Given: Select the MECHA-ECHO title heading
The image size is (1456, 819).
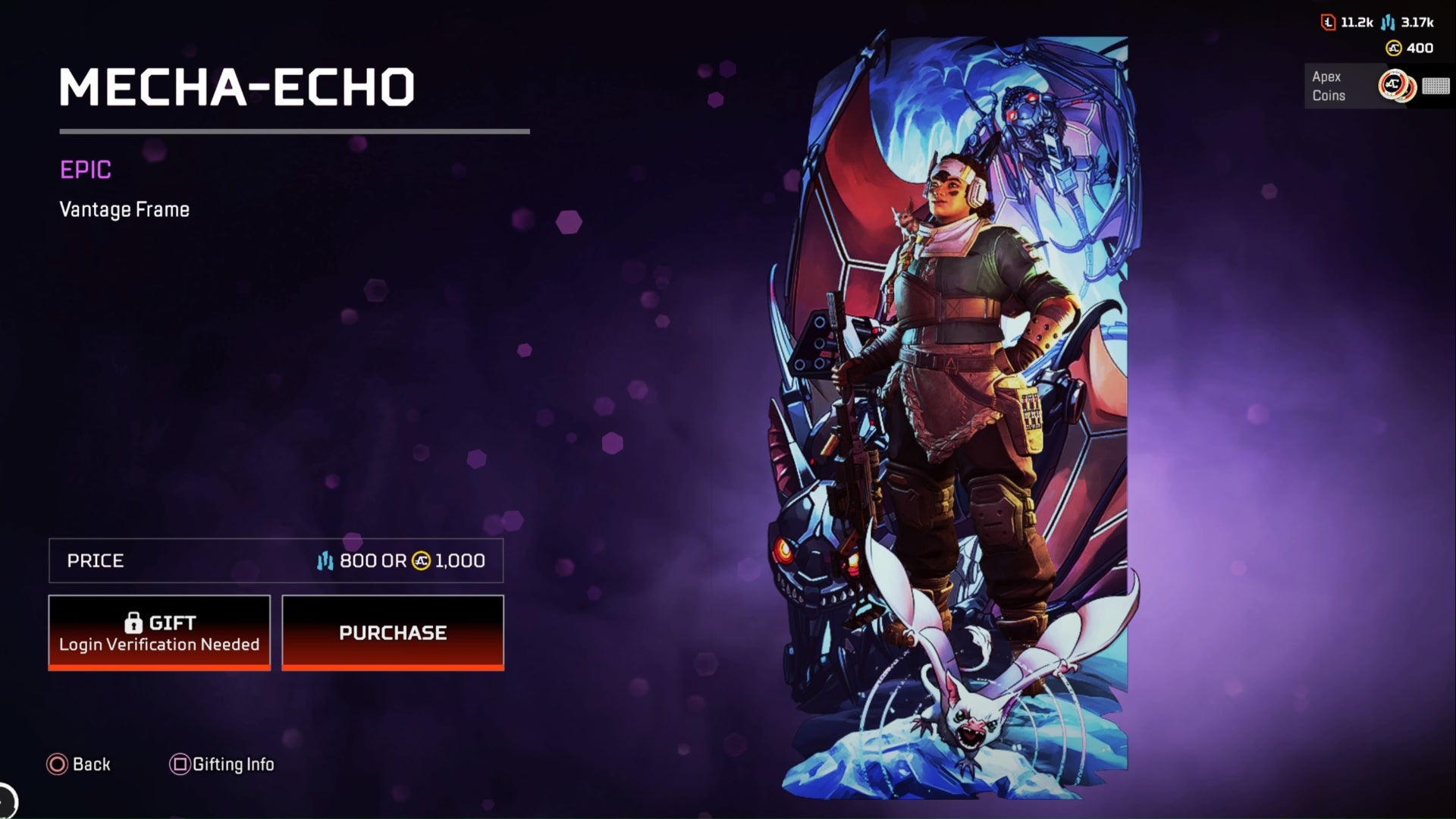Looking at the screenshot, I should (237, 86).
